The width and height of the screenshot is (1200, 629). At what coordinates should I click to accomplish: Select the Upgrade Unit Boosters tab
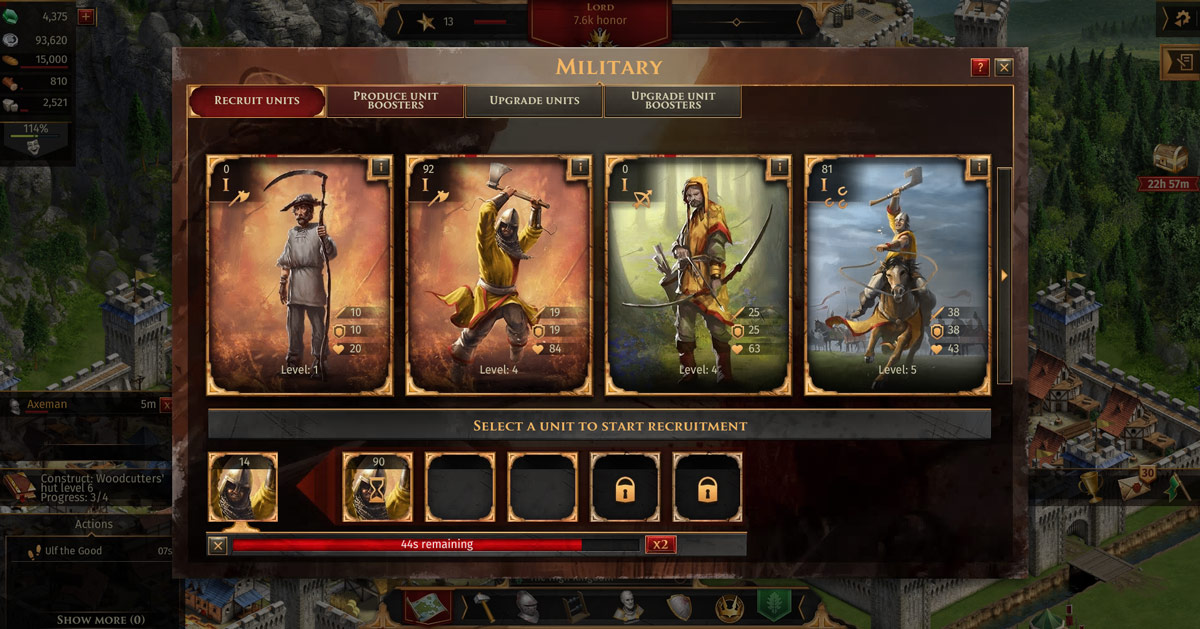[672, 101]
